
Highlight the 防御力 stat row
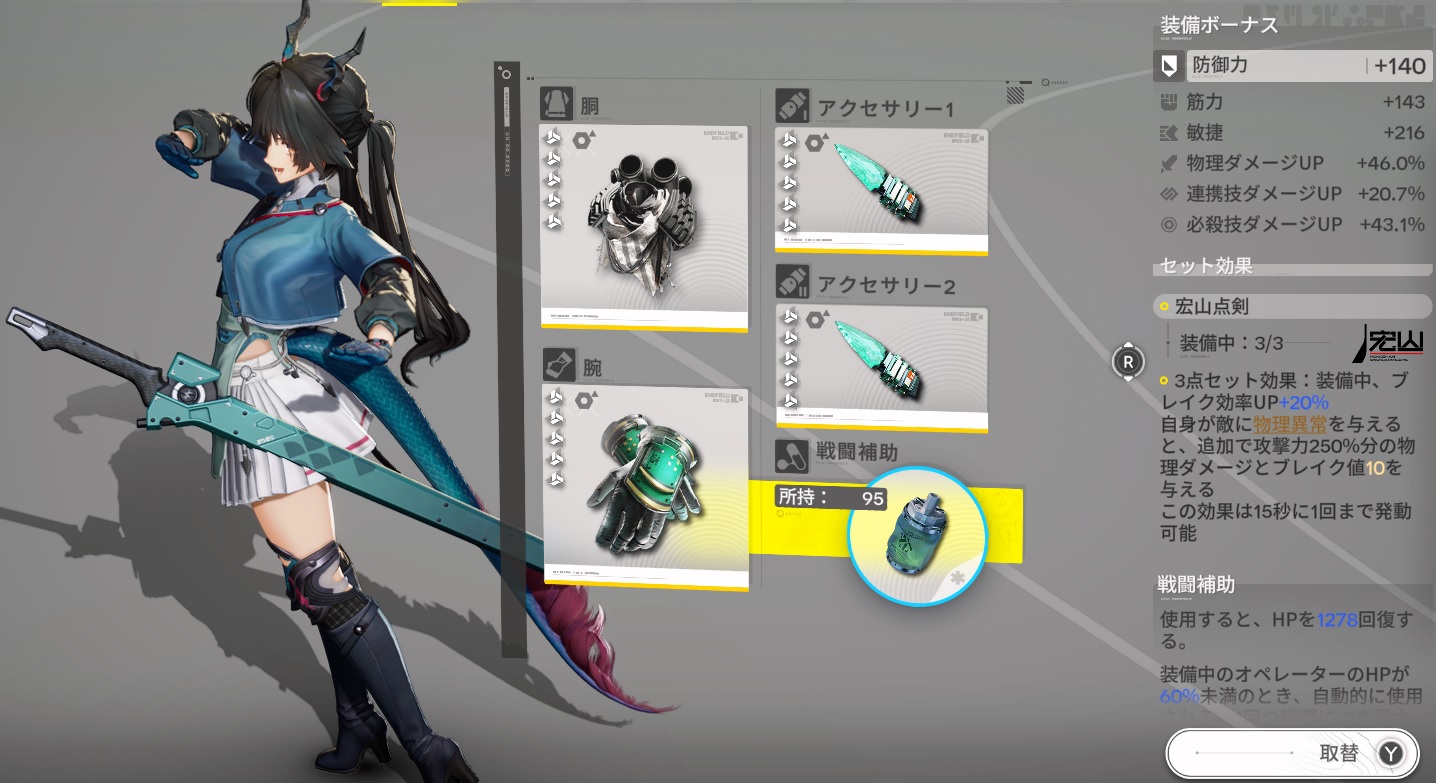[1292, 66]
